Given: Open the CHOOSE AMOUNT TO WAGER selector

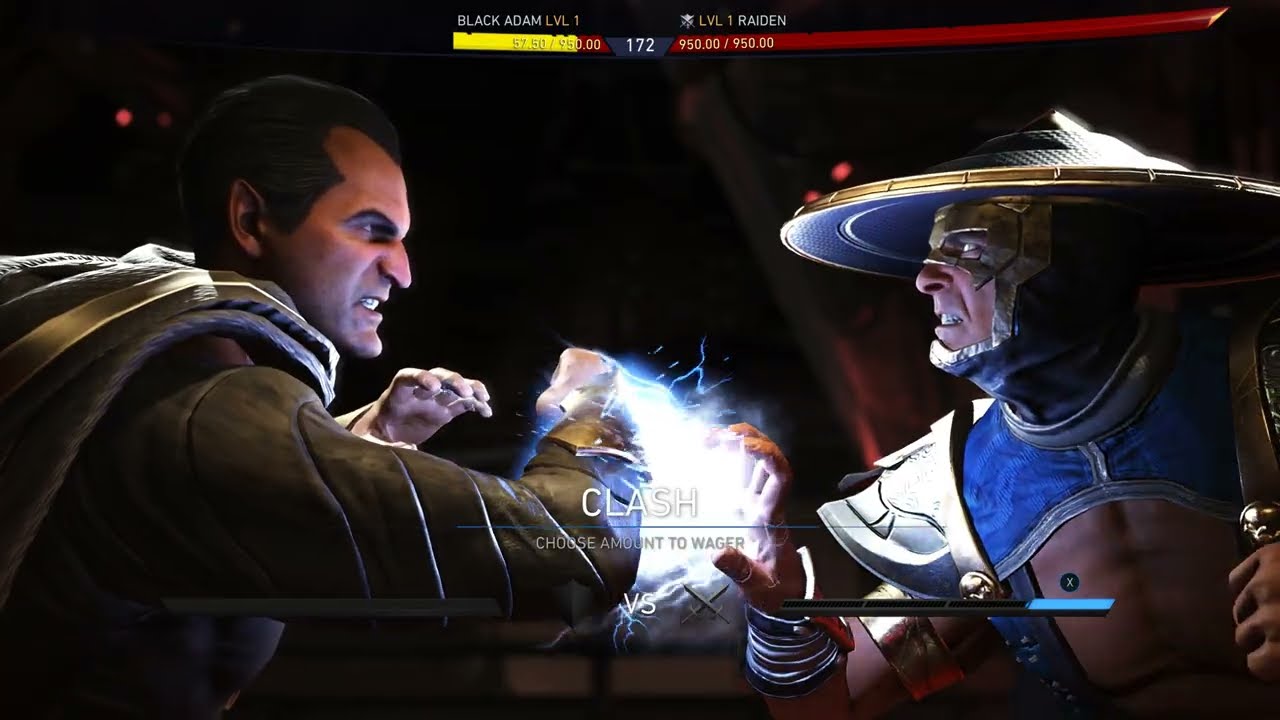Looking at the screenshot, I should [x=641, y=540].
